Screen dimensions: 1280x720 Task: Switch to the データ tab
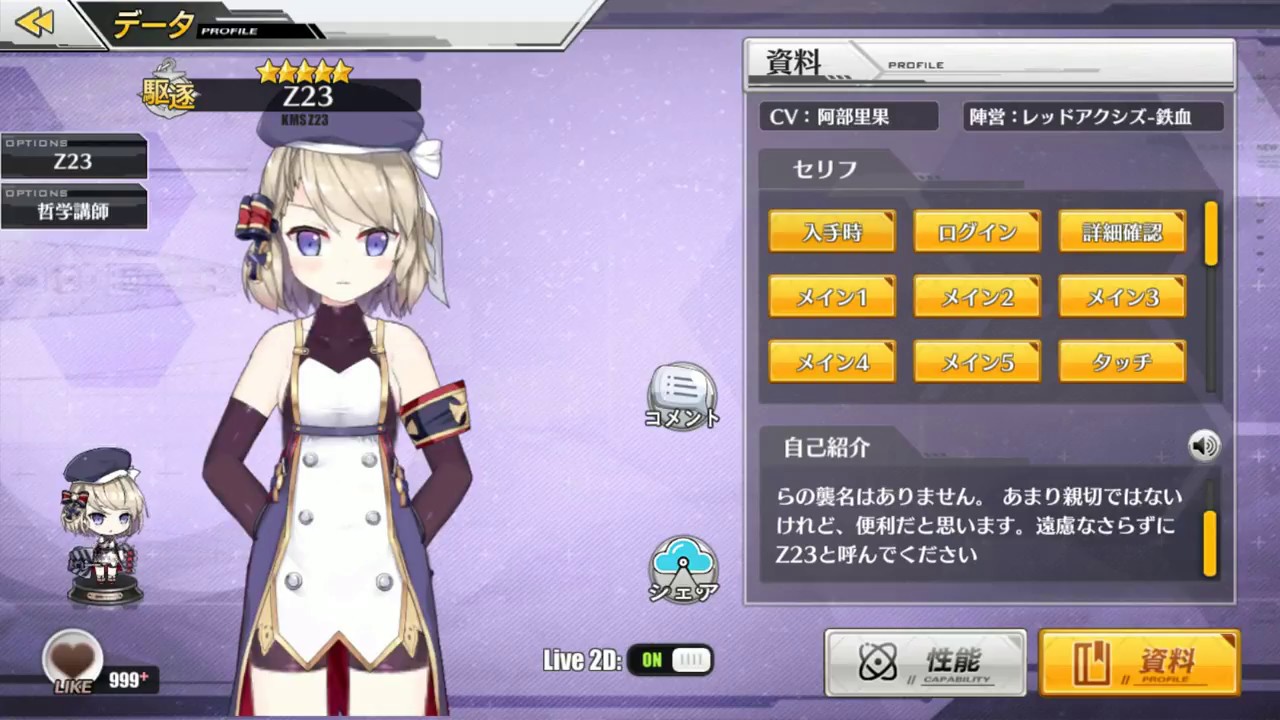pyautogui.click(x=152, y=24)
